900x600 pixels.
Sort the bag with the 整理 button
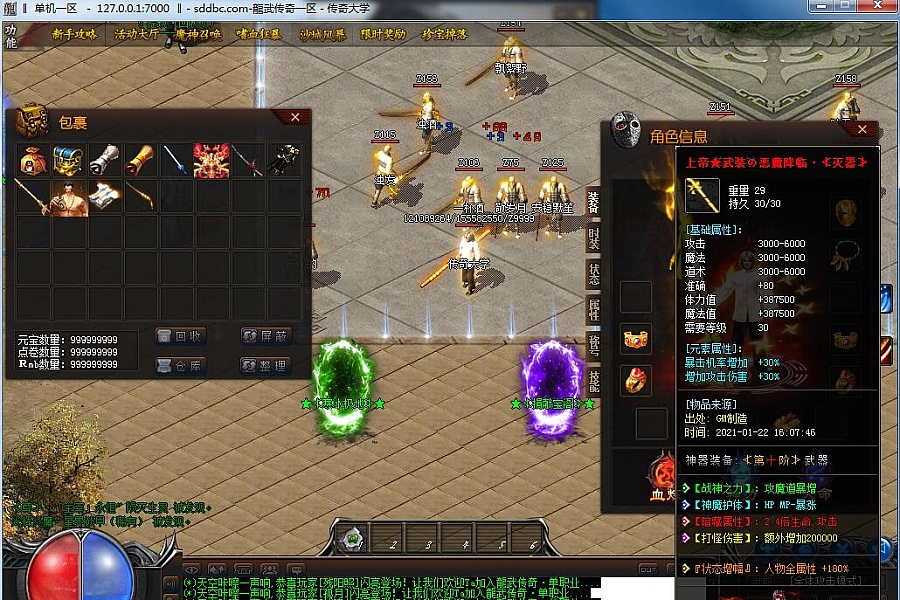266,365
